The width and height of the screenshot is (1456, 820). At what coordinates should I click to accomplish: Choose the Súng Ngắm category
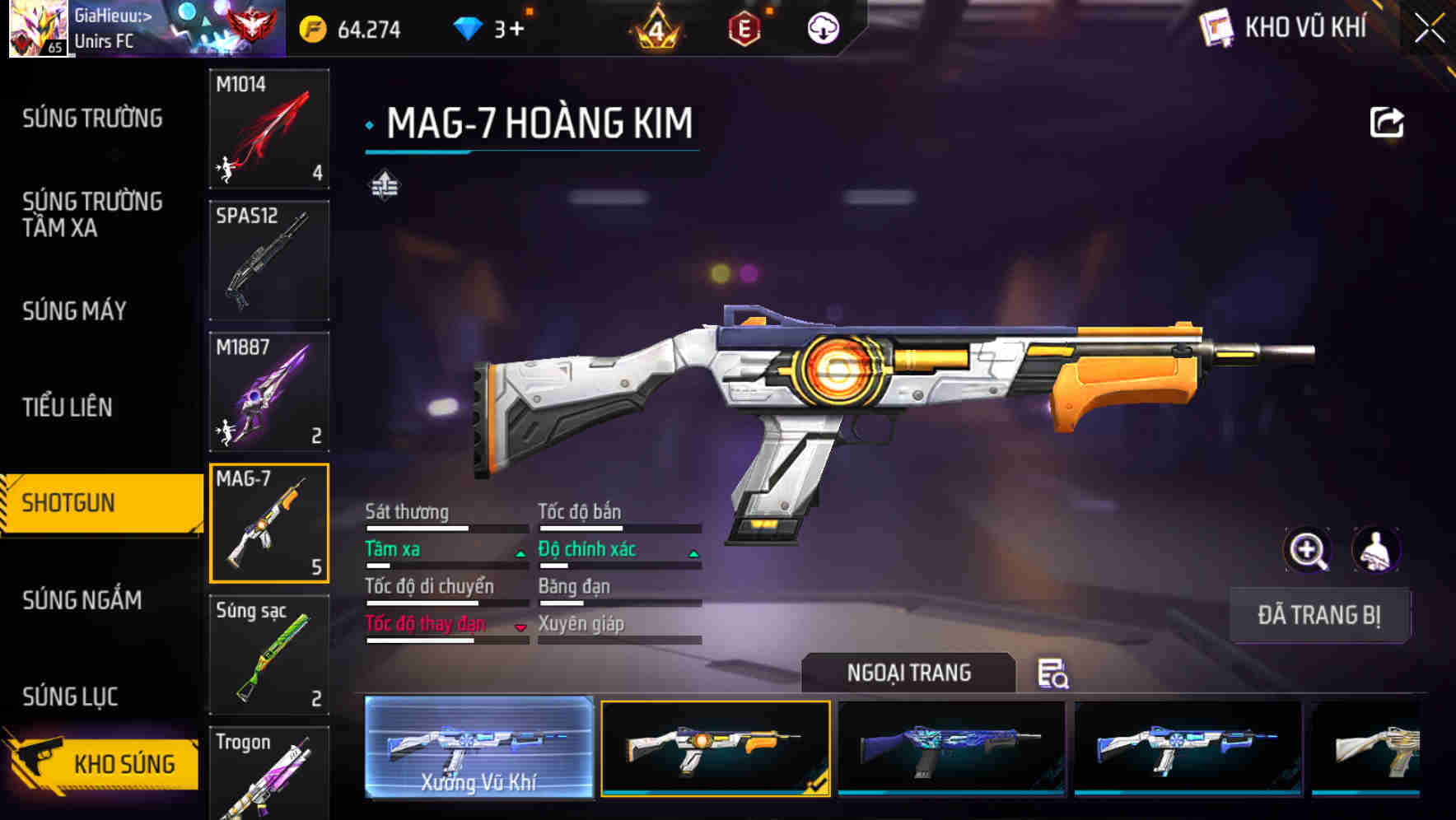tap(82, 600)
